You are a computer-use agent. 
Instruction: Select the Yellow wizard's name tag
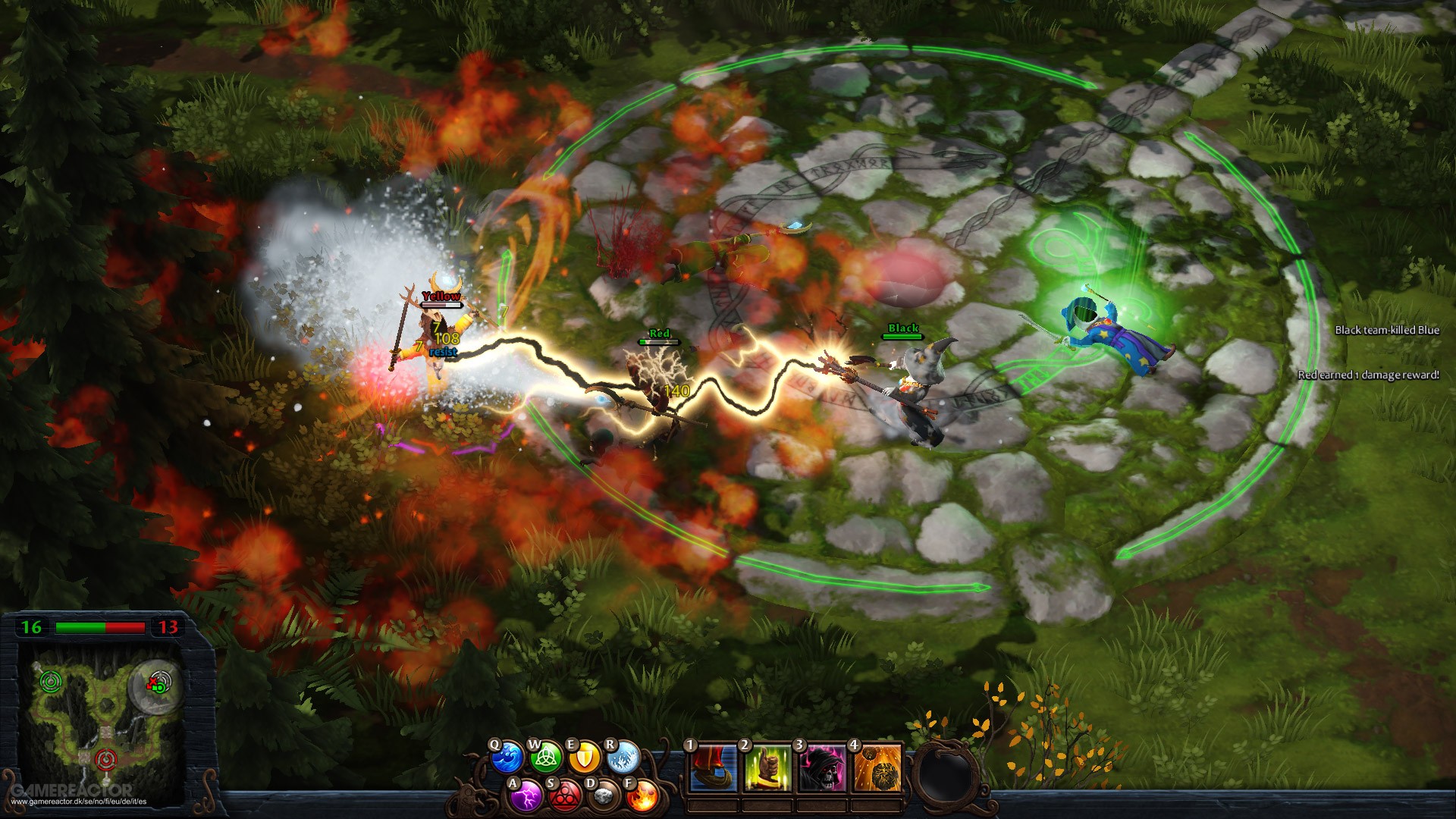pyautogui.click(x=441, y=295)
